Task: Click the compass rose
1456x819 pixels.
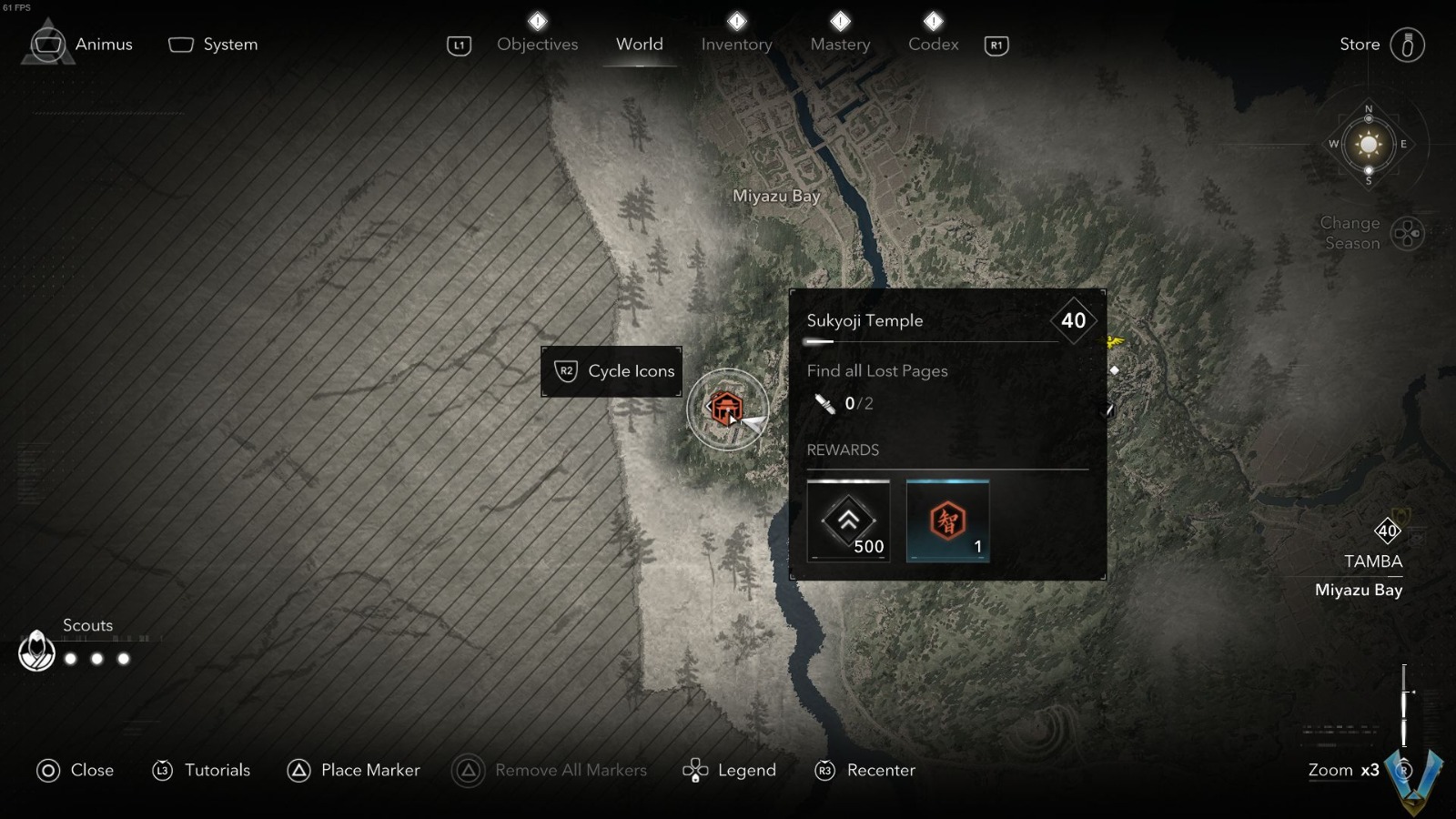Action: pos(1368,145)
